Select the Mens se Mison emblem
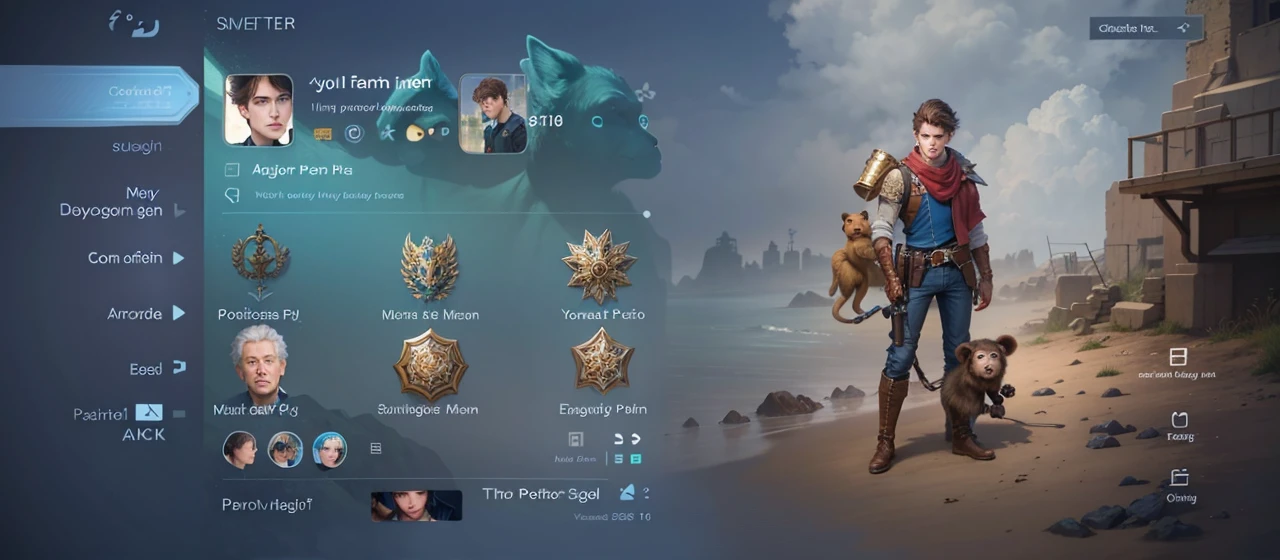The width and height of the screenshot is (1280, 560). pyautogui.click(x=429, y=265)
